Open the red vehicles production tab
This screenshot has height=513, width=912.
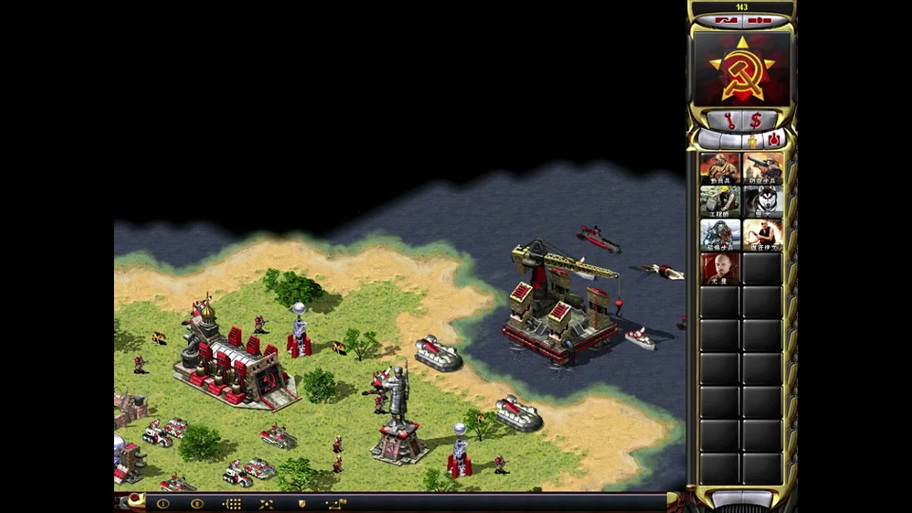774,140
